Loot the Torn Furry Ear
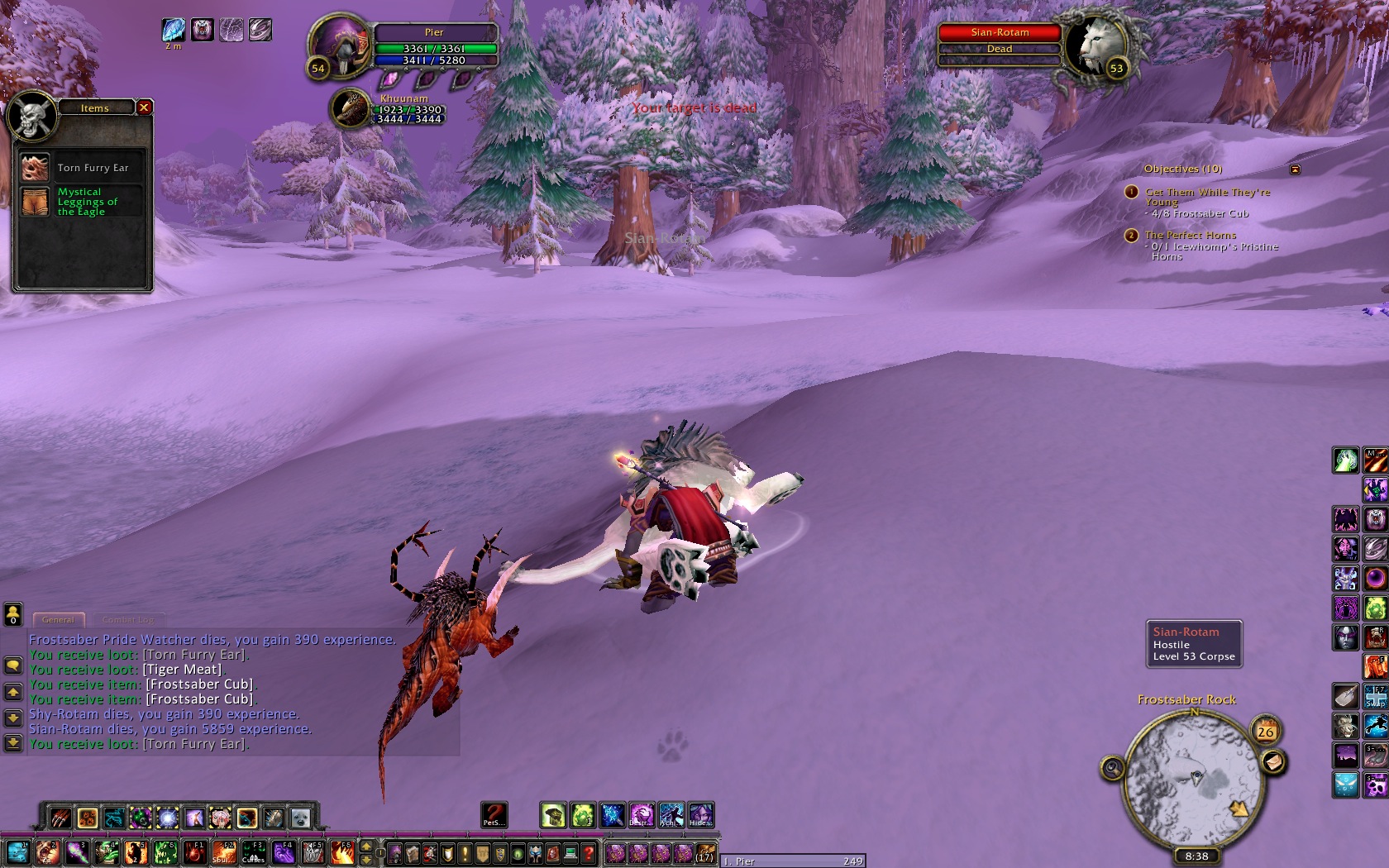This screenshot has width=1389, height=868. (x=36, y=168)
